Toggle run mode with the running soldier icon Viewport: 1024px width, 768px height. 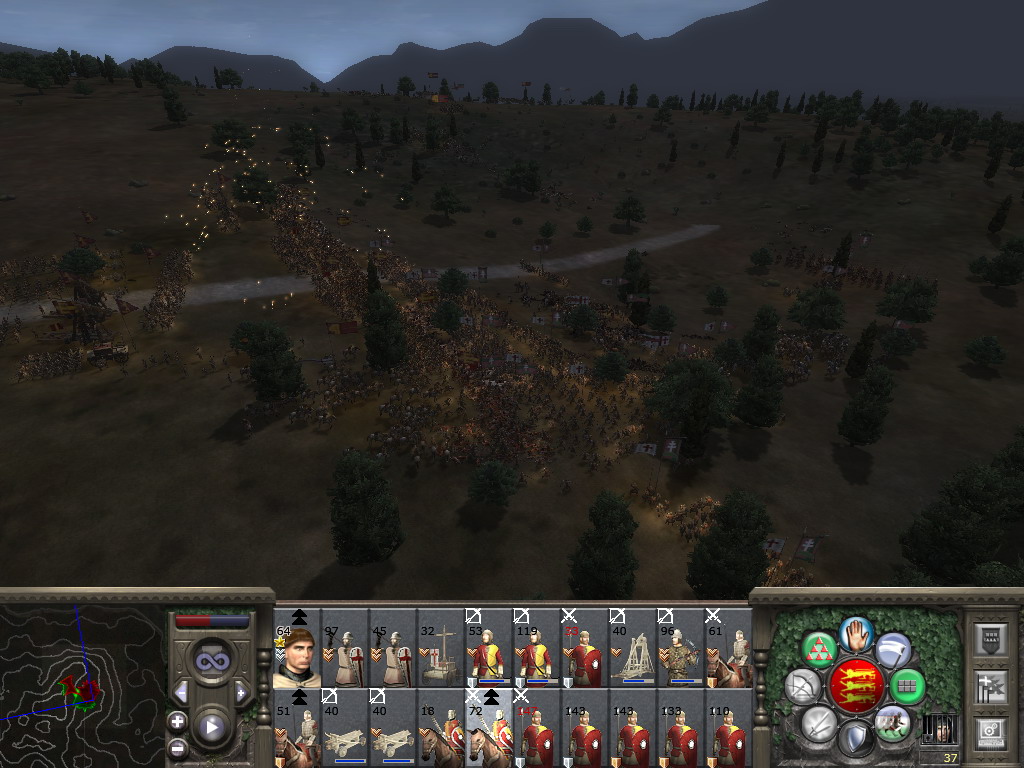[x=892, y=723]
